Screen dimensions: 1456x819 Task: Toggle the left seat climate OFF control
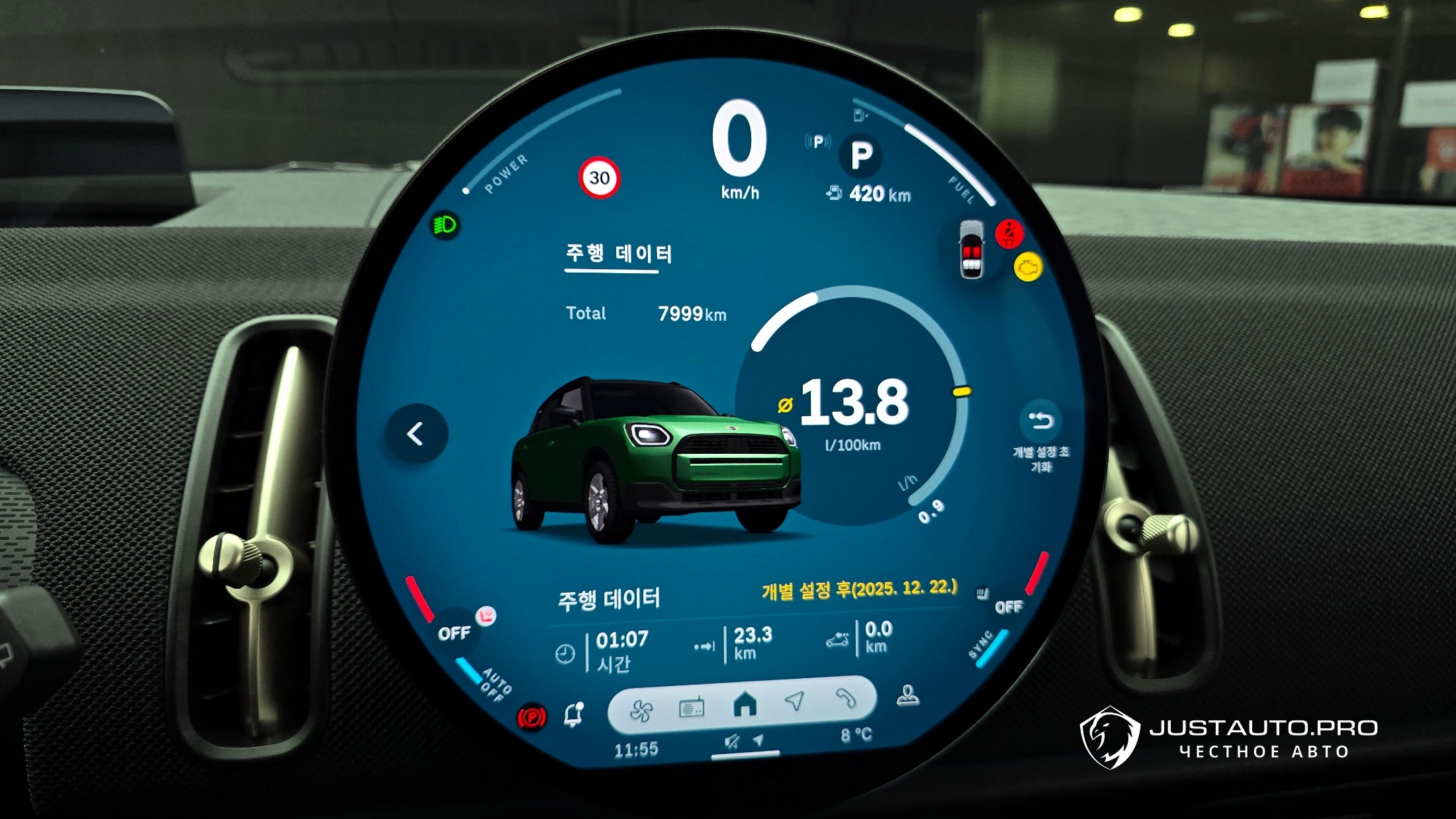pyautogui.click(x=454, y=633)
